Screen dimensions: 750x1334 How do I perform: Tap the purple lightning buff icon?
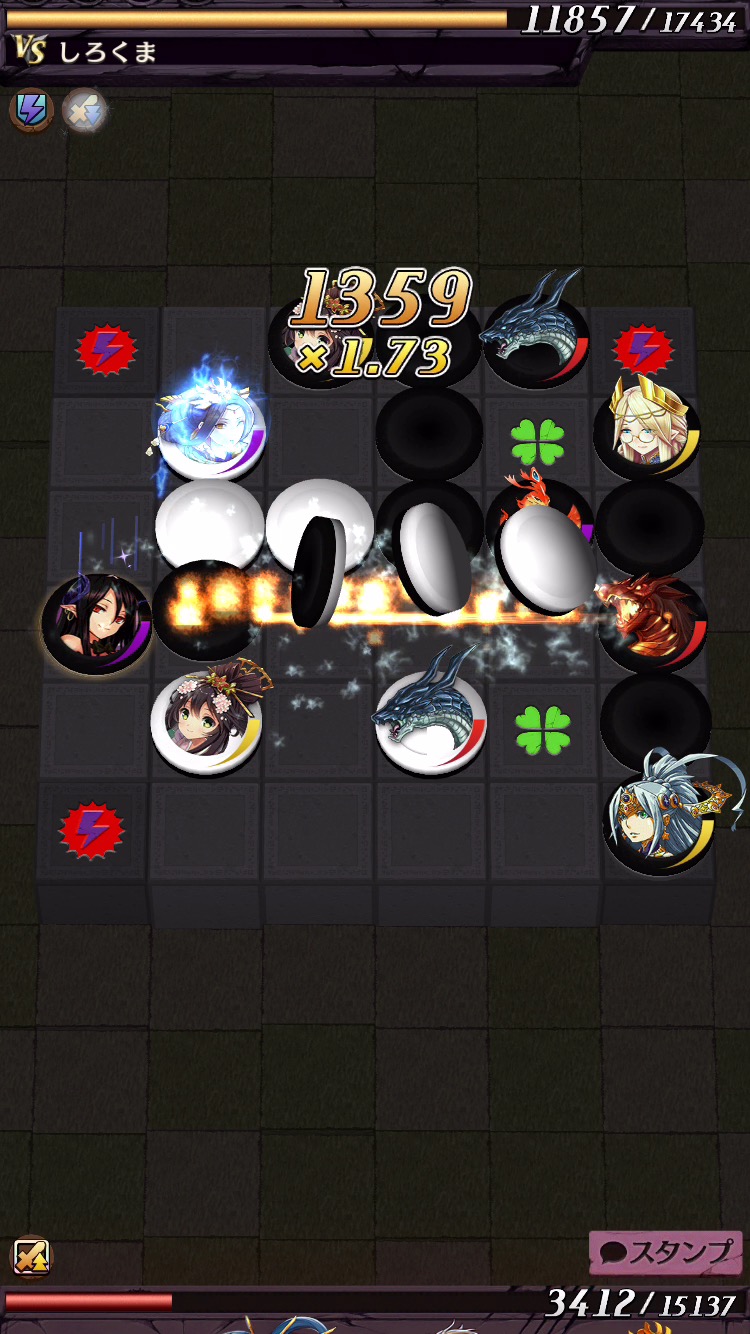tap(31, 110)
